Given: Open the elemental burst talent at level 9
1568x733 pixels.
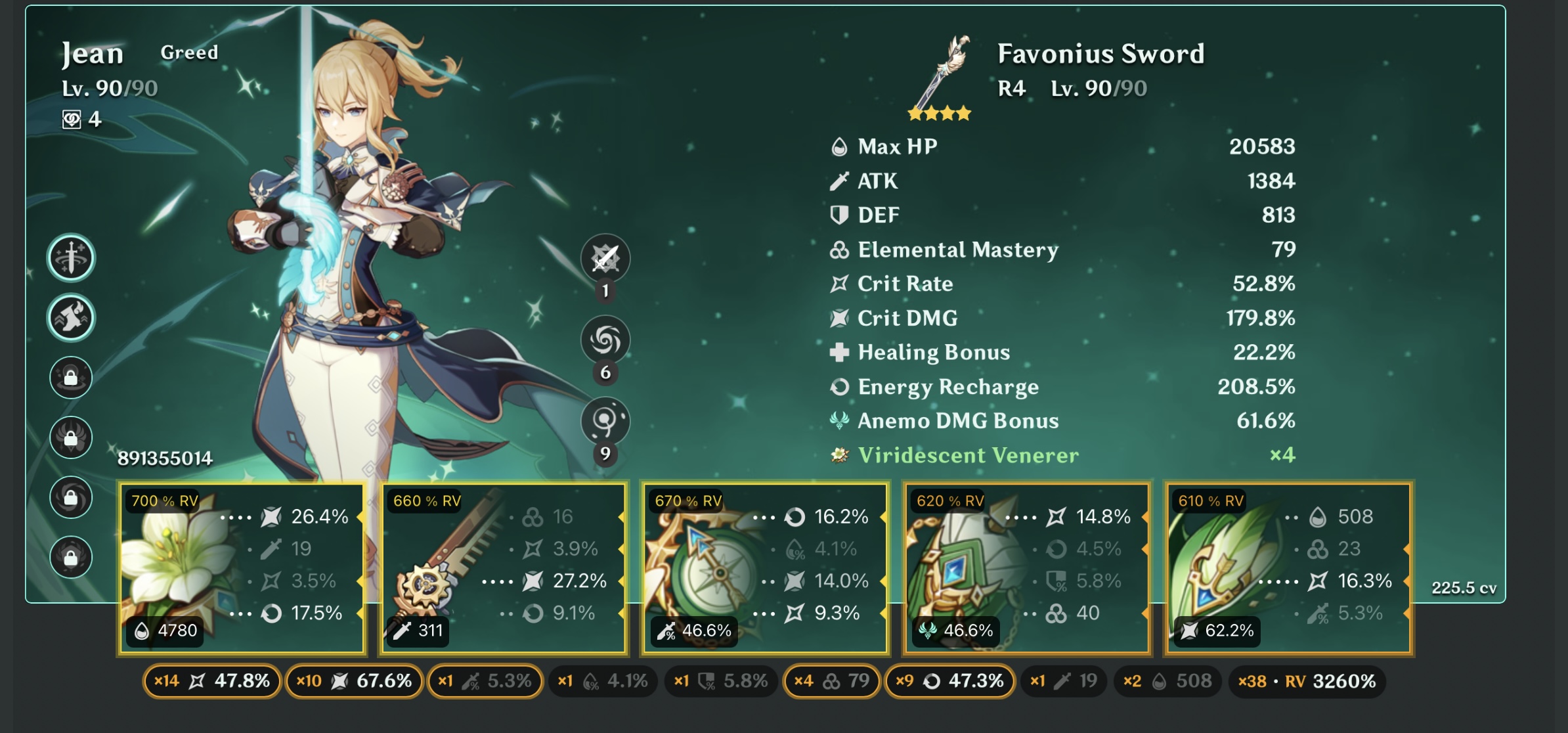Looking at the screenshot, I should [605, 421].
